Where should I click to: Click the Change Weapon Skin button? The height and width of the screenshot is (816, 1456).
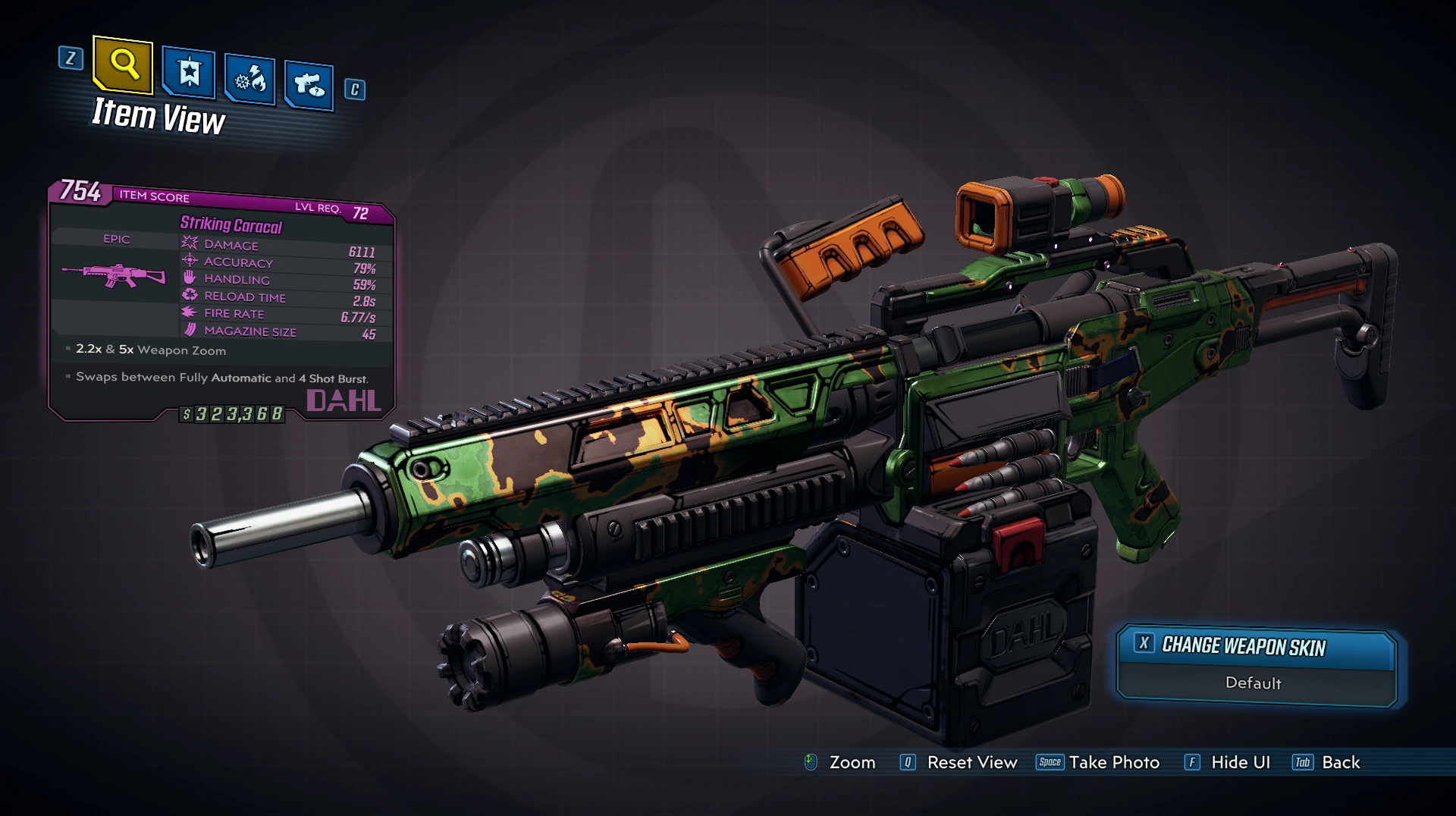point(1244,646)
